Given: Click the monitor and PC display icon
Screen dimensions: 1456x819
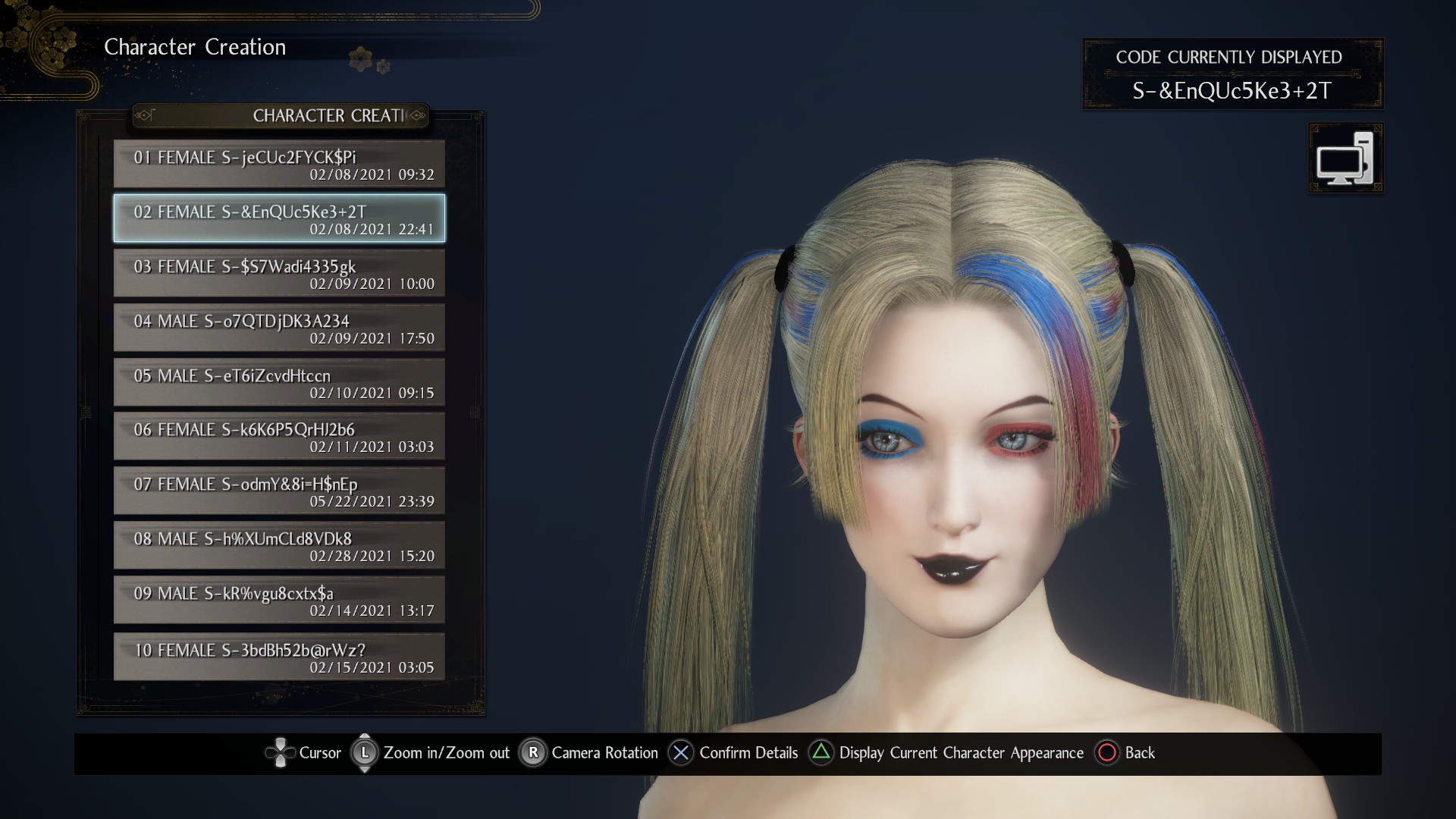Looking at the screenshot, I should pos(1345,158).
